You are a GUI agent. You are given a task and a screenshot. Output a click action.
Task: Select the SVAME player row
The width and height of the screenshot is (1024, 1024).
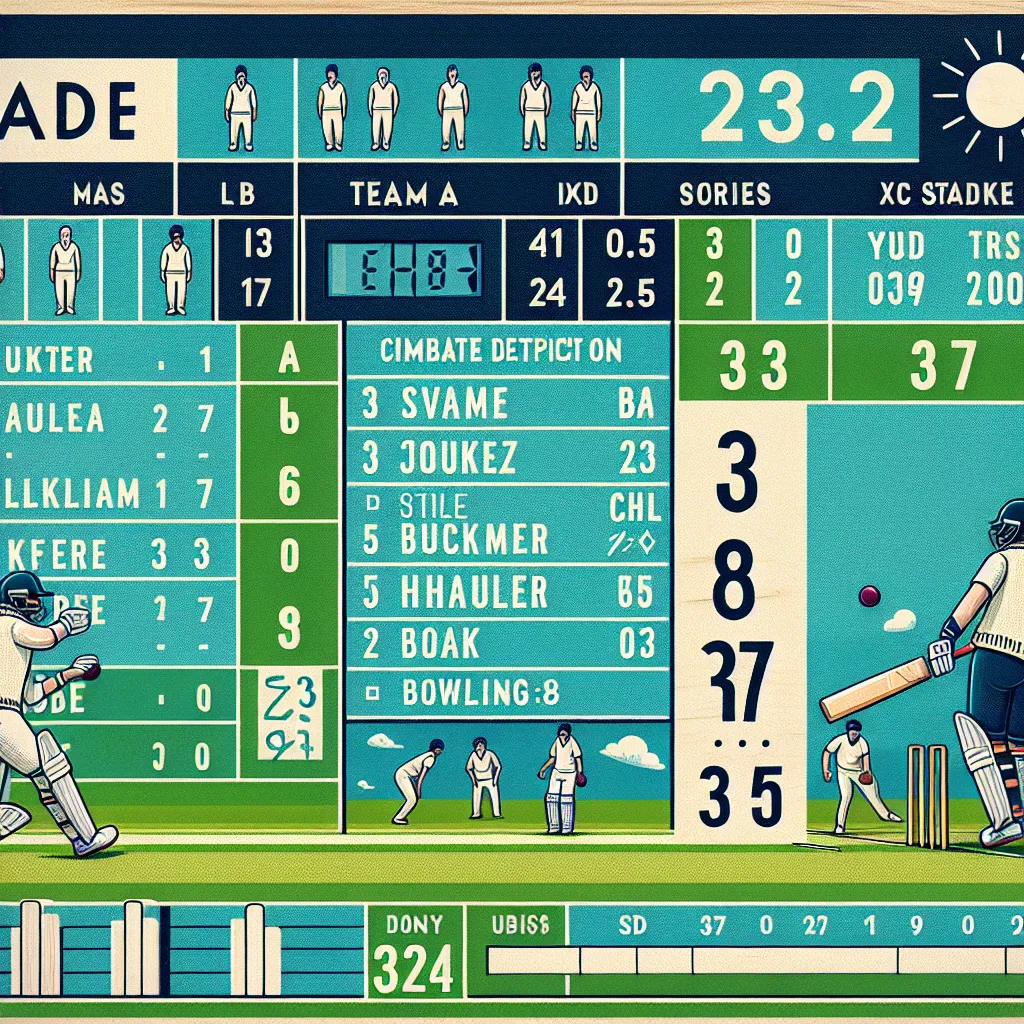pyautogui.click(x=507, y=404)
